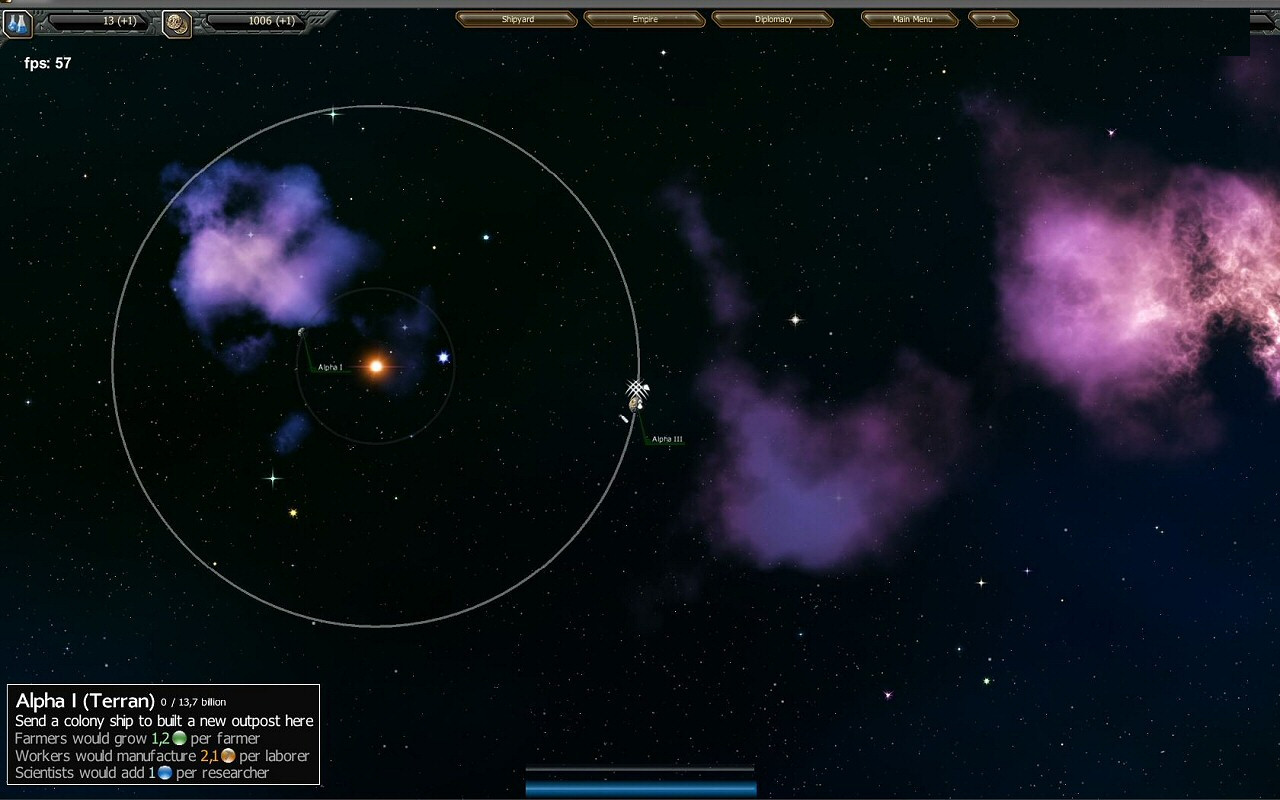Open the Empire overview
The image size is (1280, 800).
[644, 19]
